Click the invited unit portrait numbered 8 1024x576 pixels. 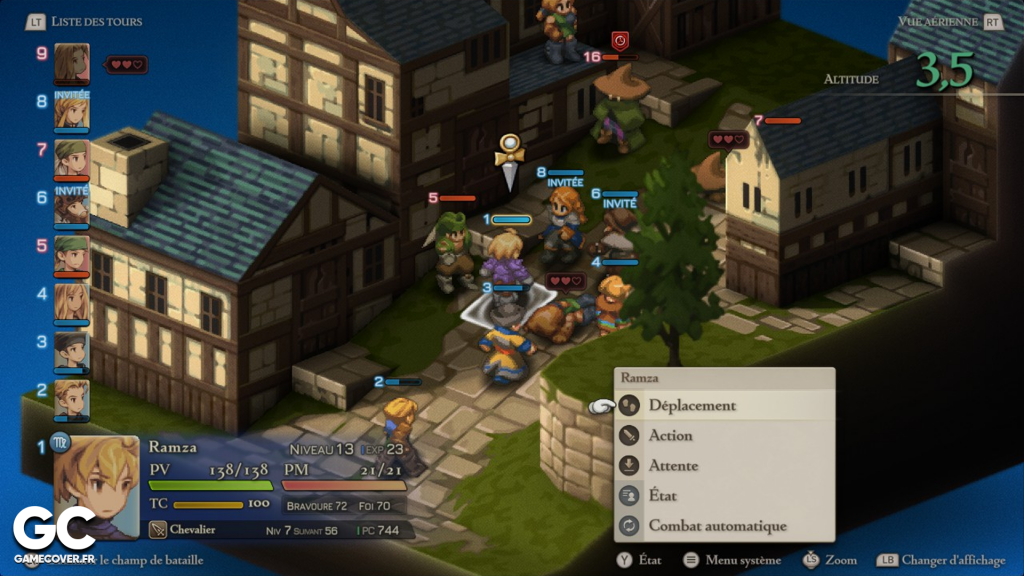72,110
